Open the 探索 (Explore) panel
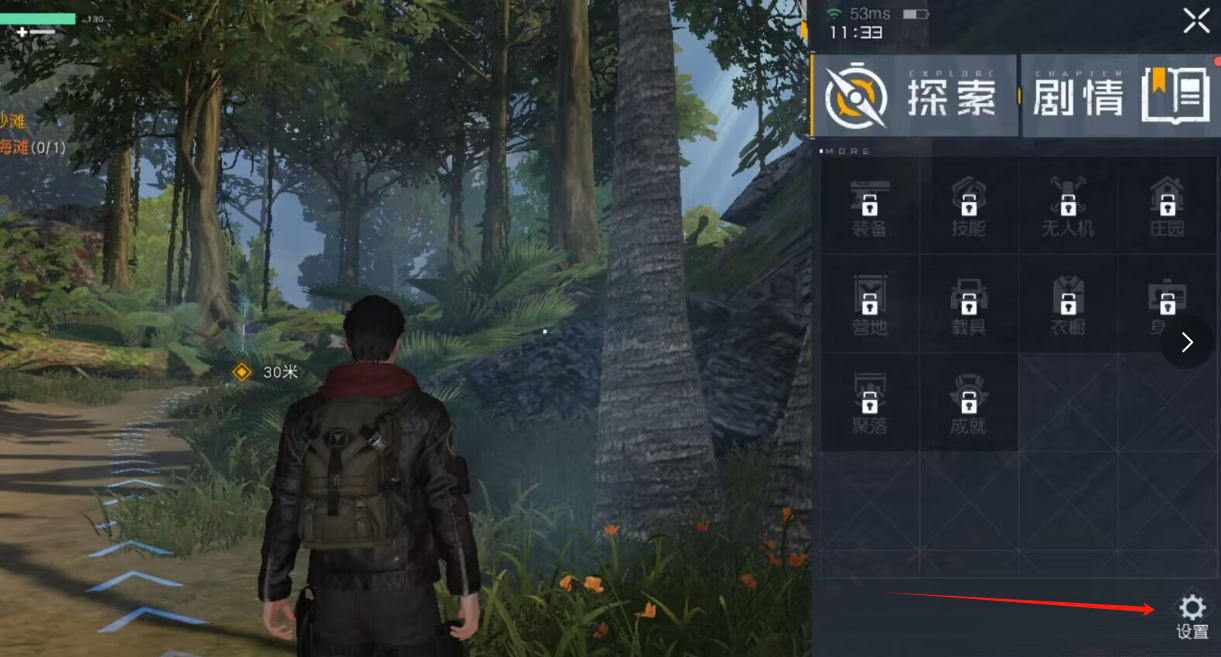 tap(914, 96)
